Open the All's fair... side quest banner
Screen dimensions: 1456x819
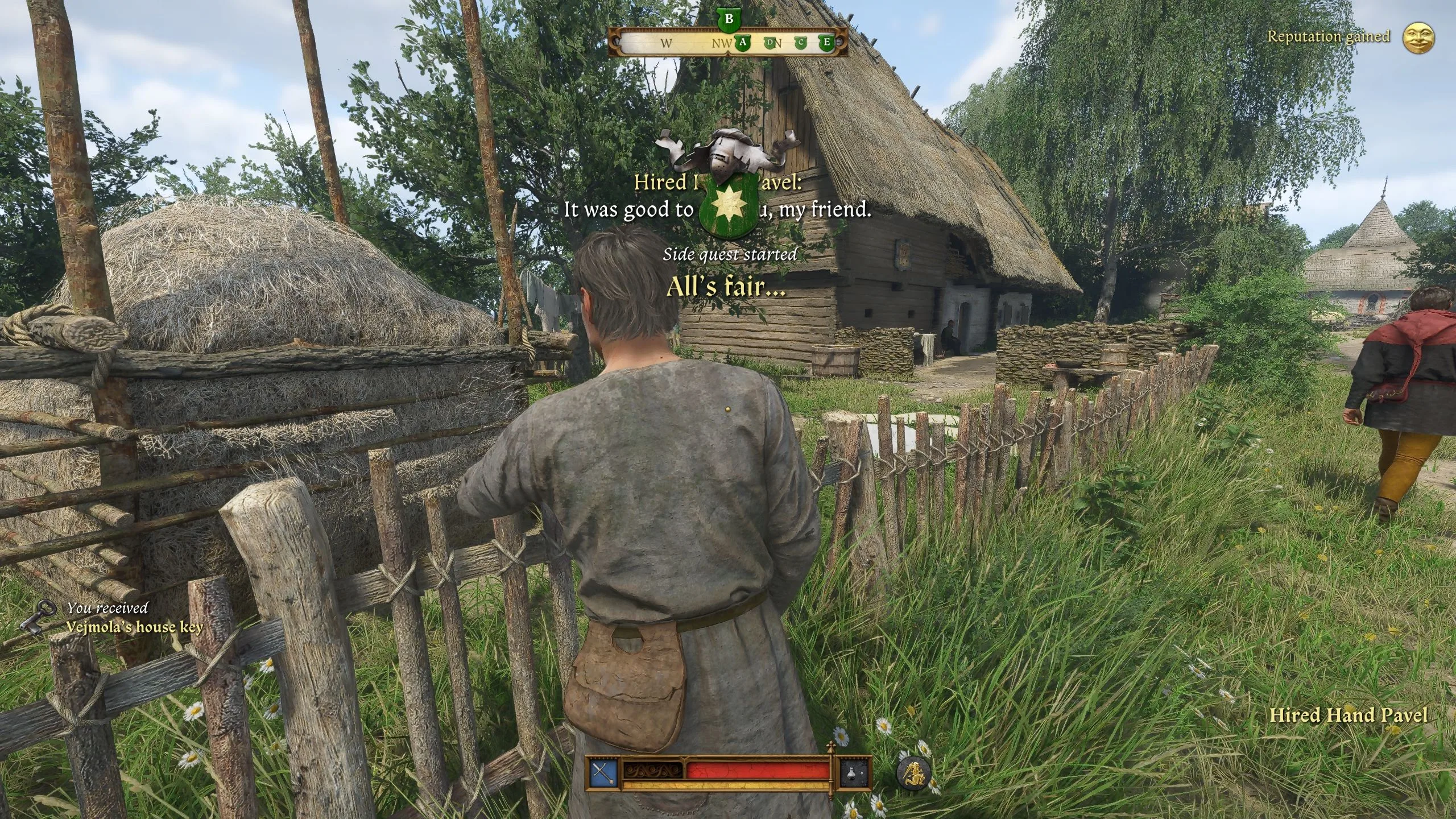click(x=726, y=287)
